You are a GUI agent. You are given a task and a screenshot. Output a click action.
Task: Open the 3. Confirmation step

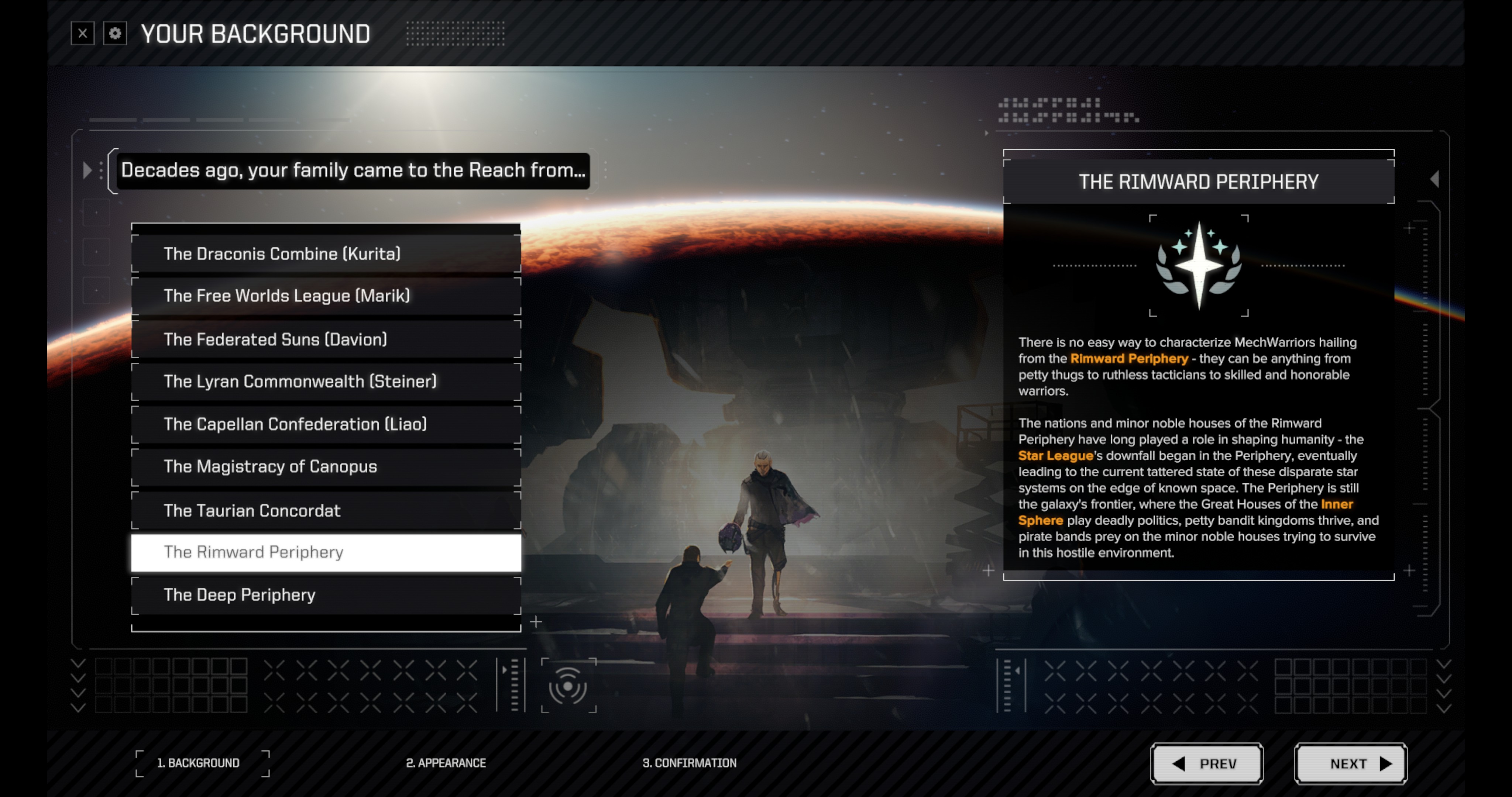pos(689,763)
